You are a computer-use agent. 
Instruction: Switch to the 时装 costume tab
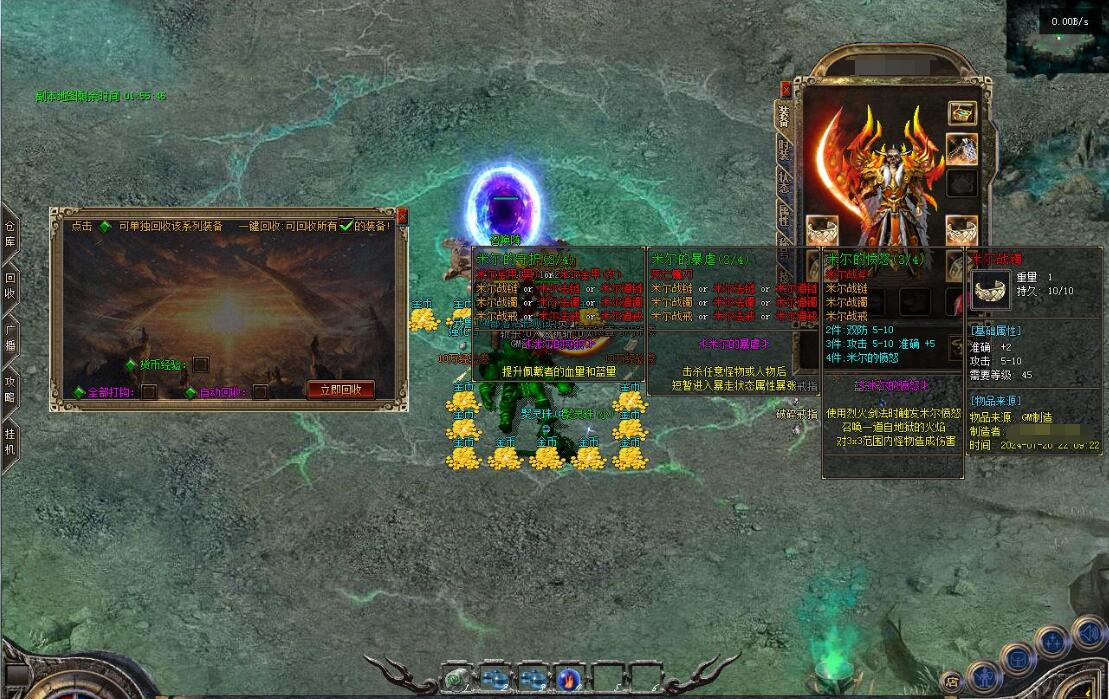pos(784,151)
